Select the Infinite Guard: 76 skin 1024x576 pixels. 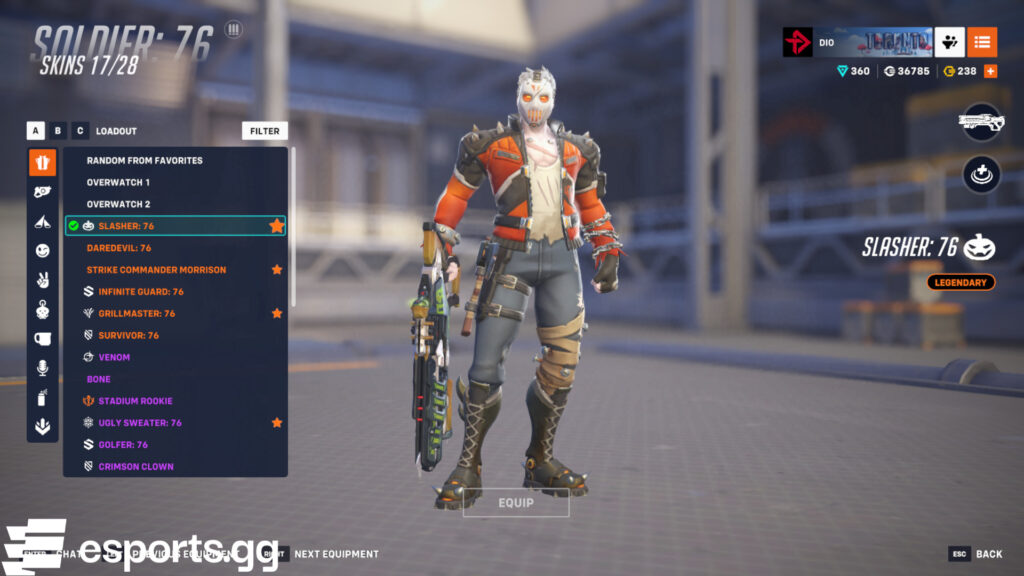pyautogui.click(x=141, y=292)
